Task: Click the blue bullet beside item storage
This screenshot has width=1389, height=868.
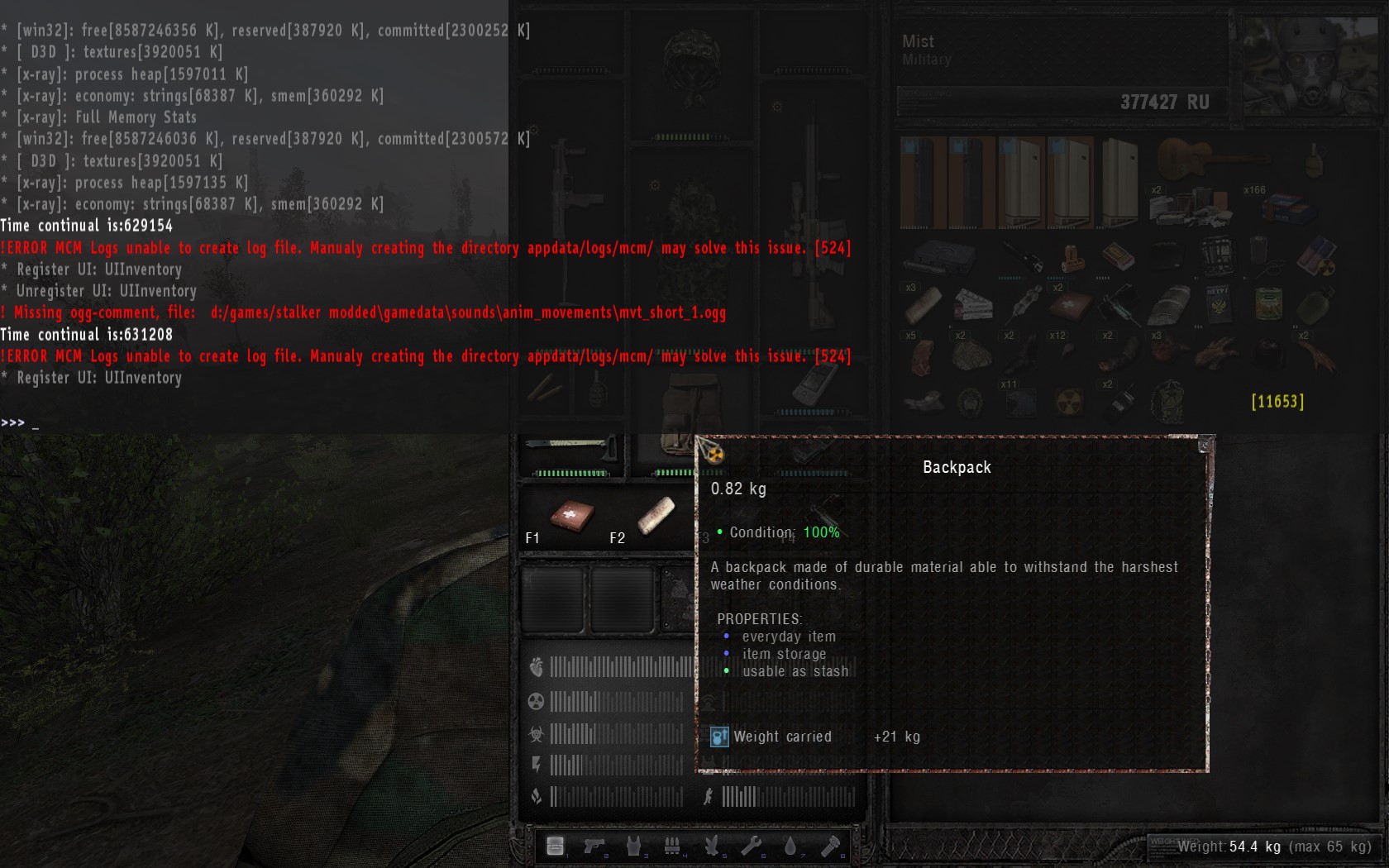Action: point(727,653)
